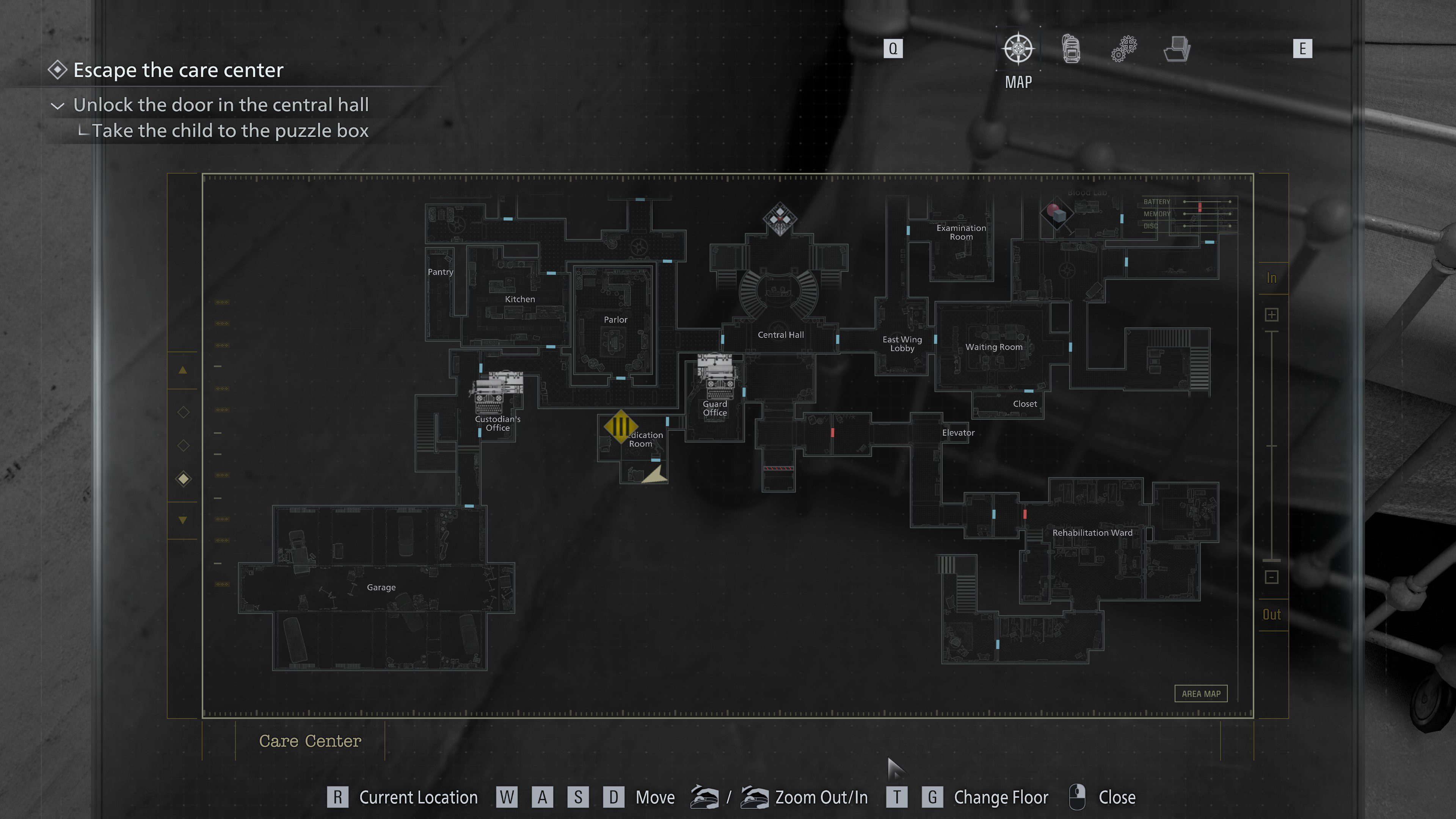Open the documents folder icon
Image resolution: width=1456 pixels, height=819 pixels.
(x=1177, y=49)
